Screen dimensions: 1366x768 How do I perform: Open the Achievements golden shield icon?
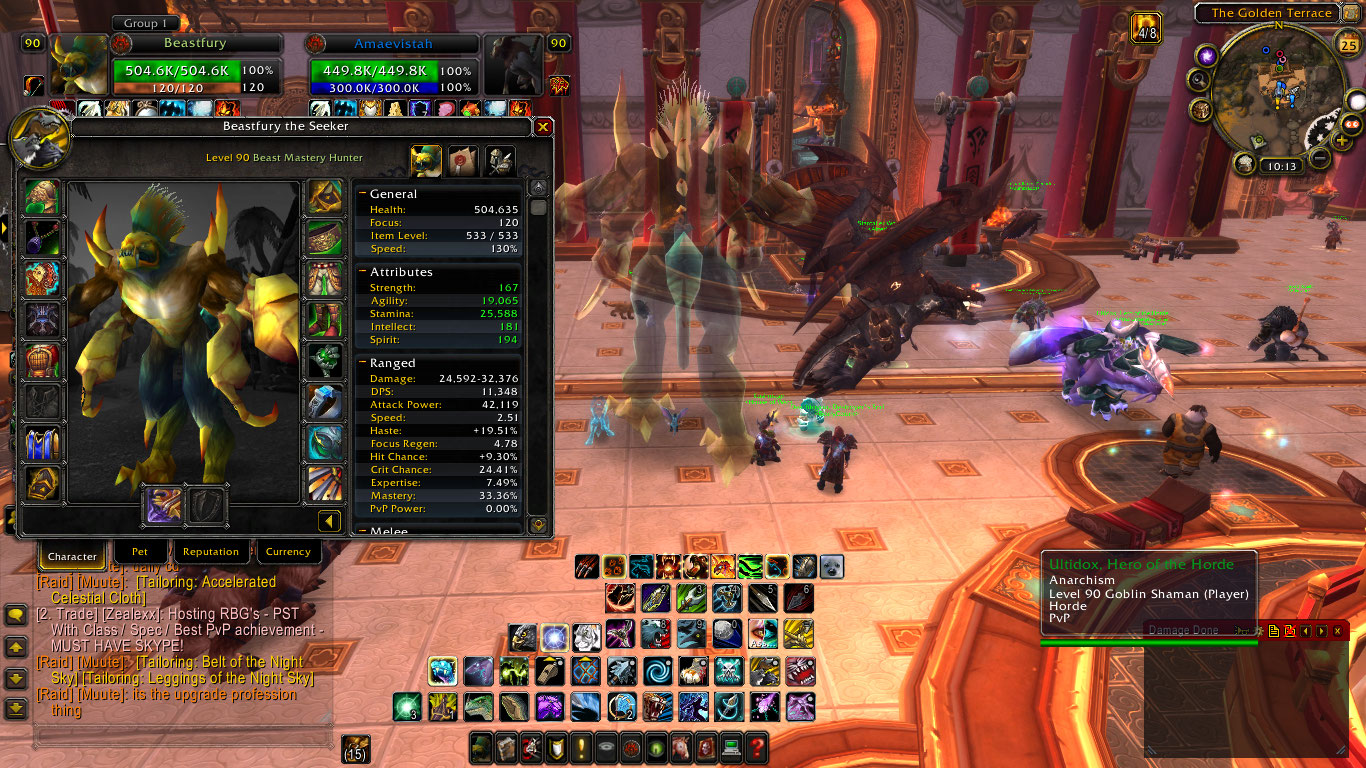coord(556,748)
